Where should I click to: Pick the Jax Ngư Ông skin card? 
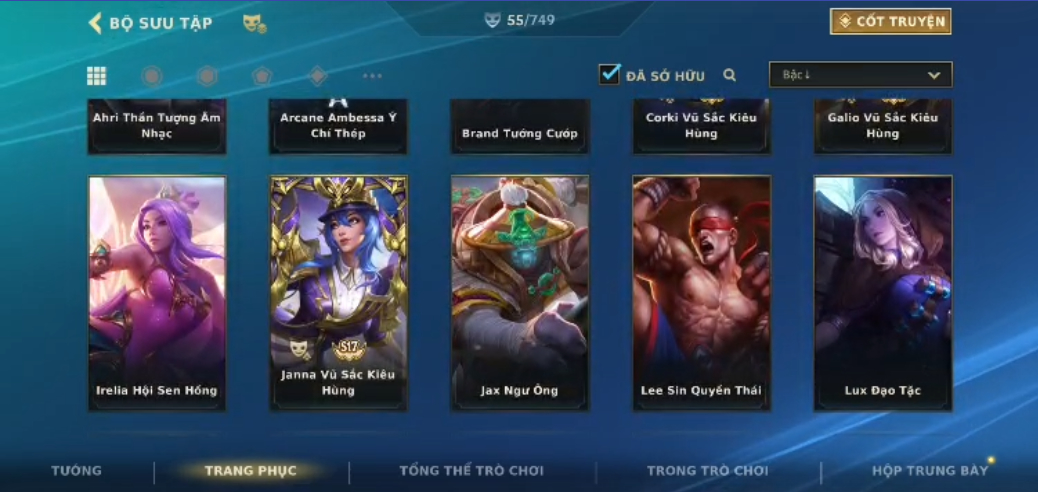[x=519, y=293]
